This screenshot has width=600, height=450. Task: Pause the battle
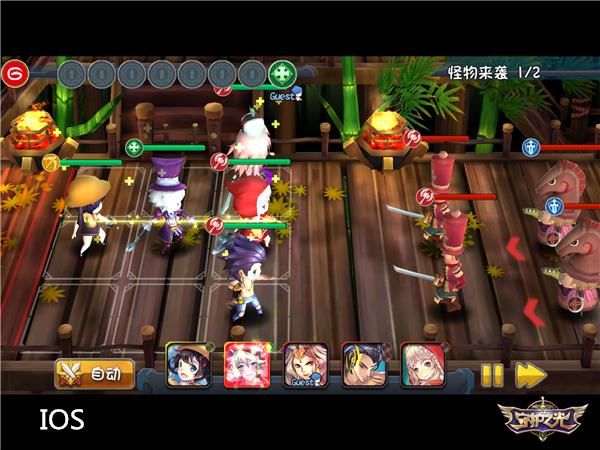coord(491,375)
